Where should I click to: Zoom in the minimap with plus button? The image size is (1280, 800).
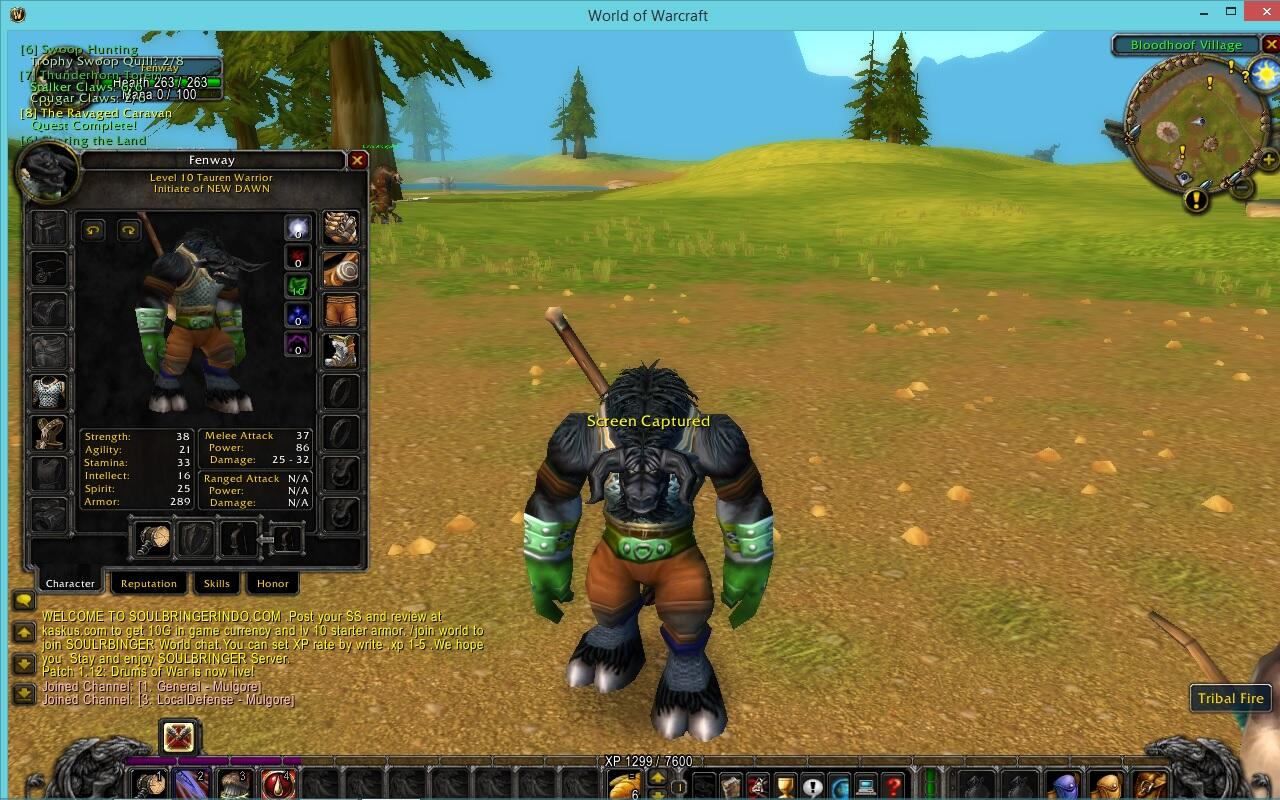1268,160
